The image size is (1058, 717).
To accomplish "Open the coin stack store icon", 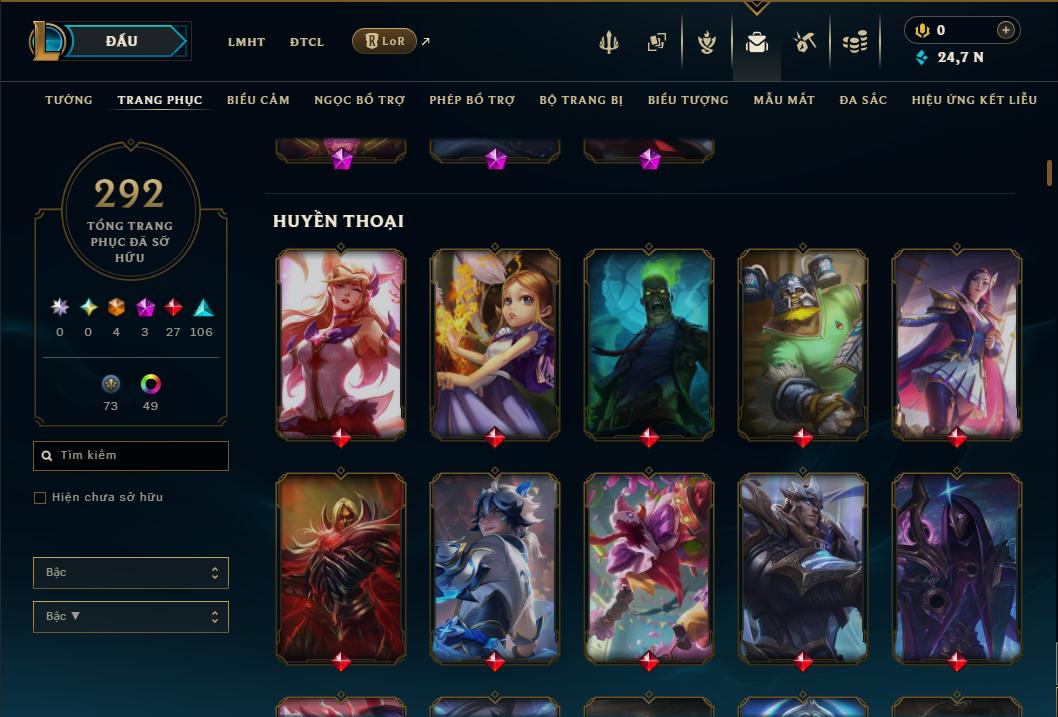I will (x=854, y=42).
